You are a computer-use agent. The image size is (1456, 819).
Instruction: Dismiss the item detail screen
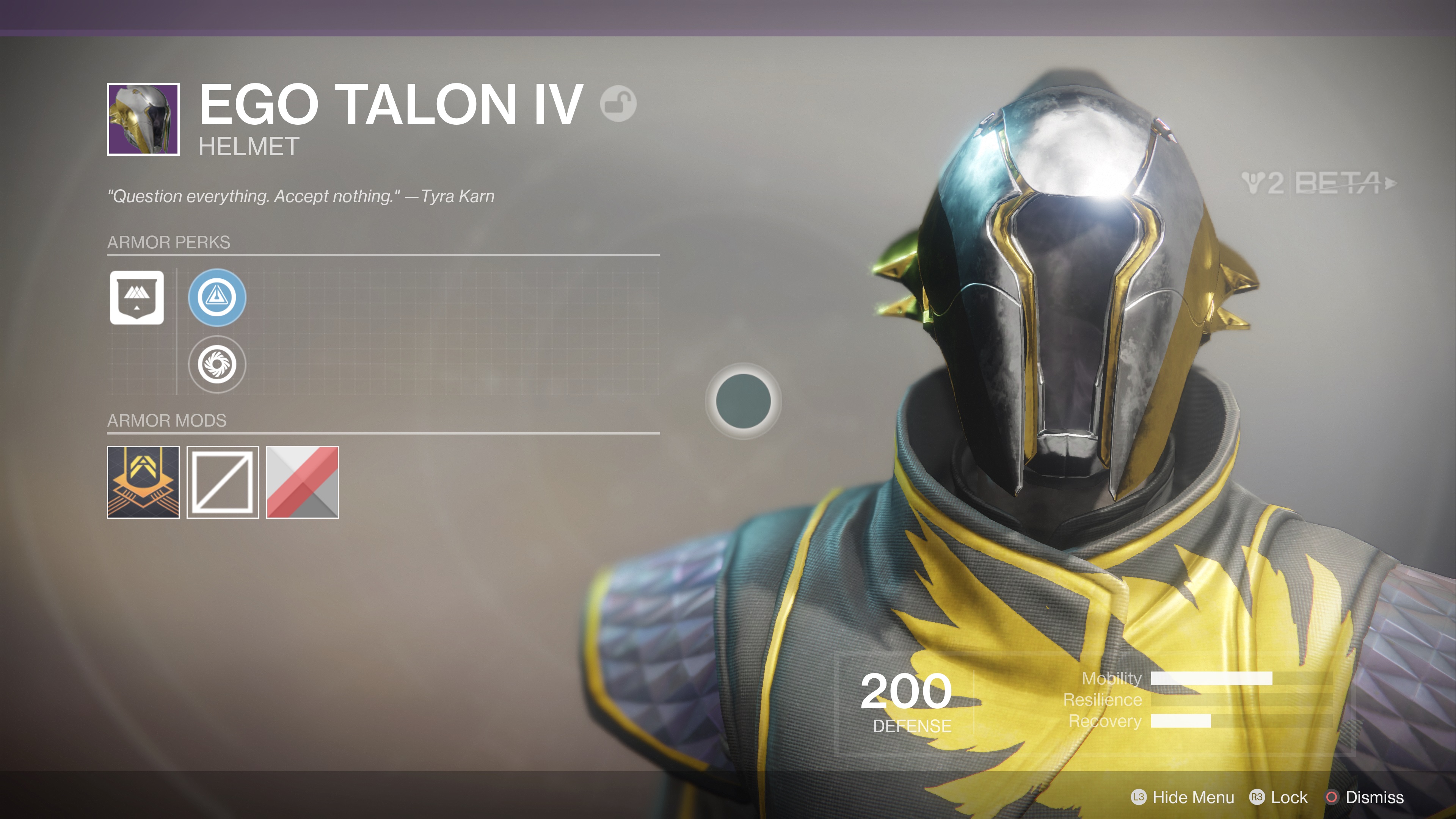click(x=1374, y=797)
